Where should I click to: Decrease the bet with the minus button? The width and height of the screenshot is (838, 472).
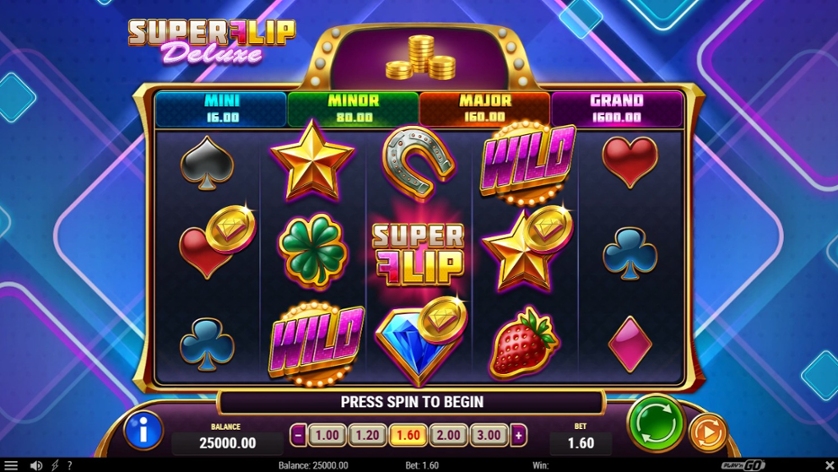[298, 435]
